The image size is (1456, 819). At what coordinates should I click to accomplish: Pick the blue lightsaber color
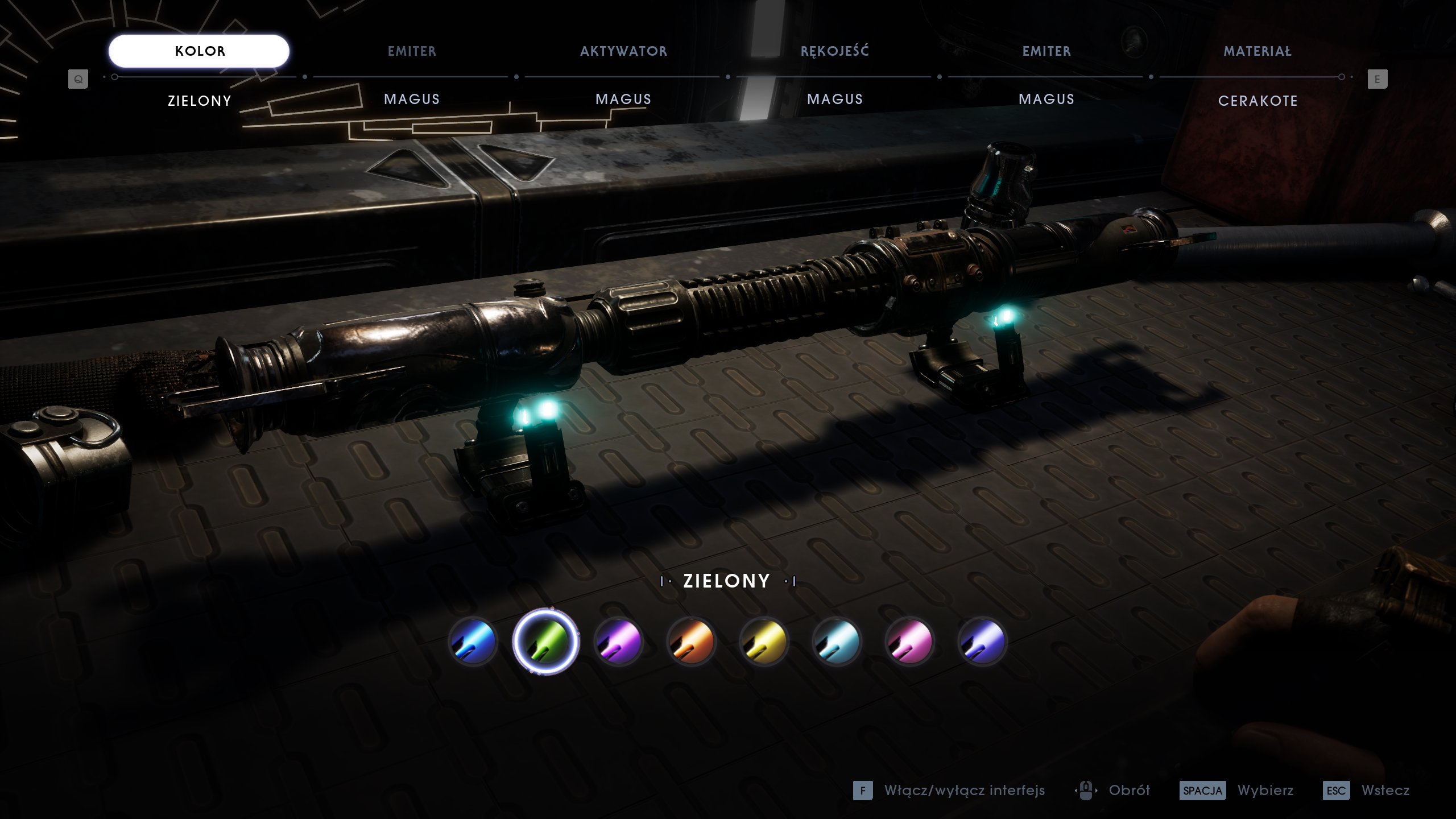[x=473, y=642]
